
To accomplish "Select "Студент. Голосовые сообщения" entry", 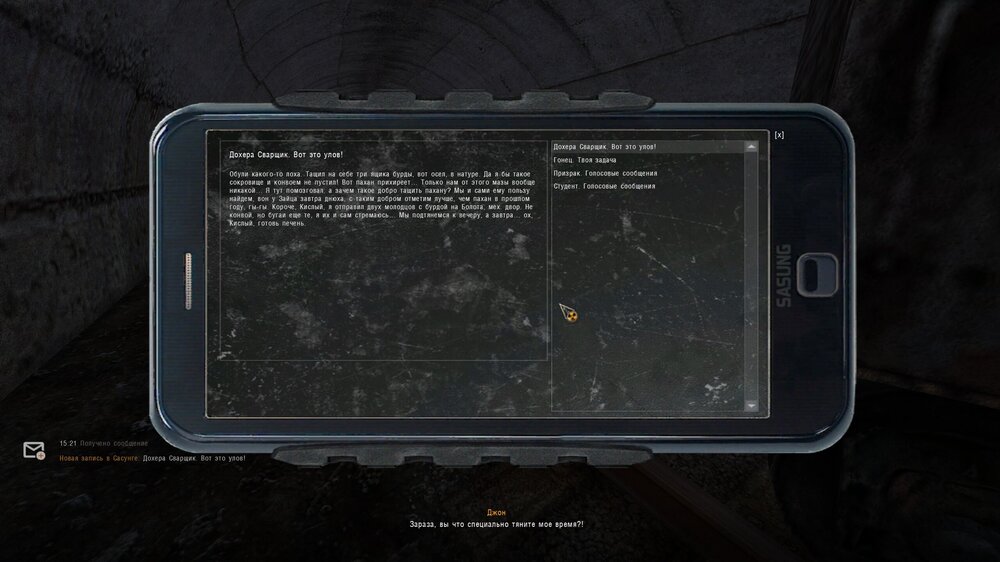I will pyautogui.click(x=604, y=186).
